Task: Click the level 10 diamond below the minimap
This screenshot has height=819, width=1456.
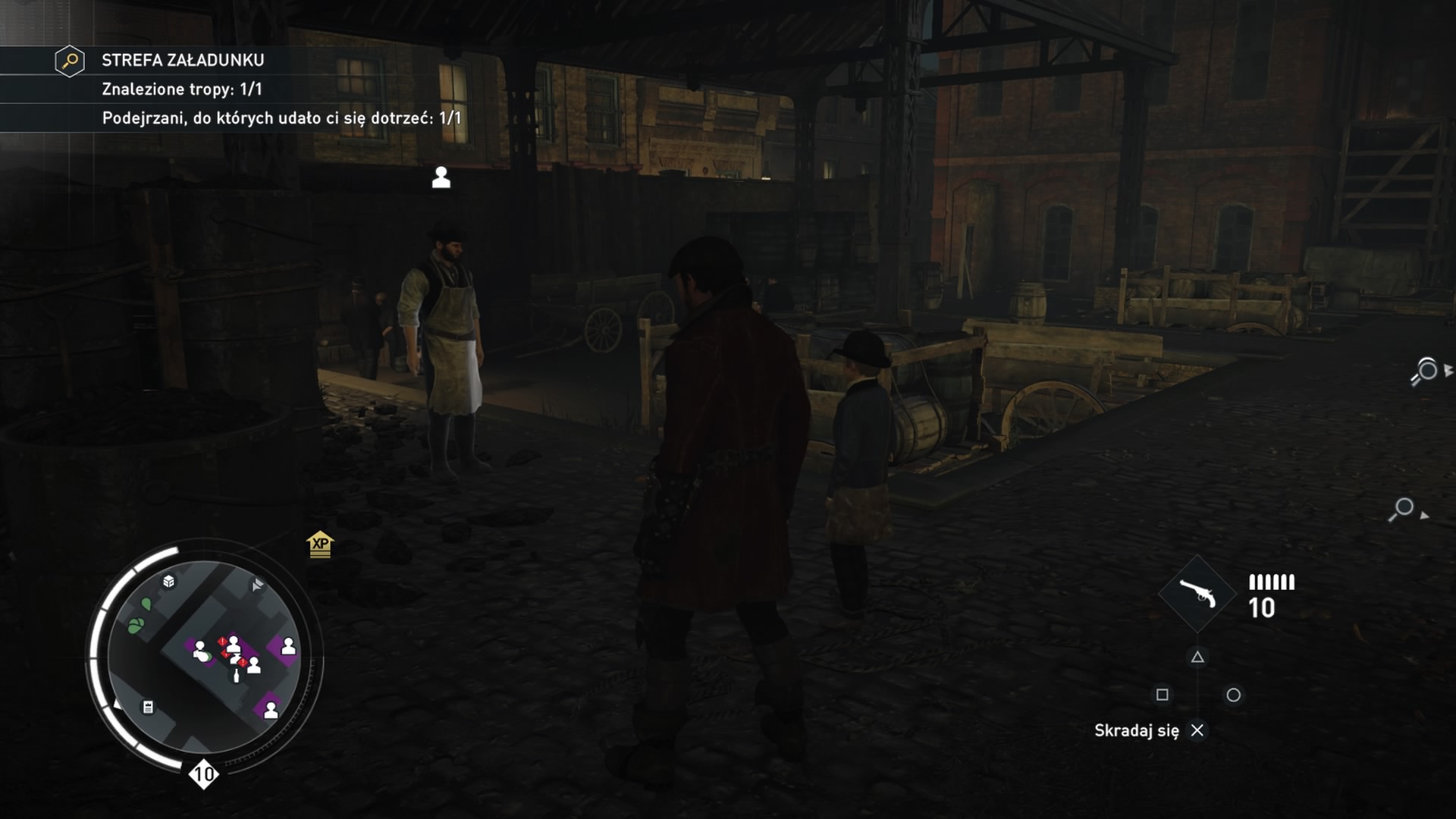Action: tap(202, 773)
